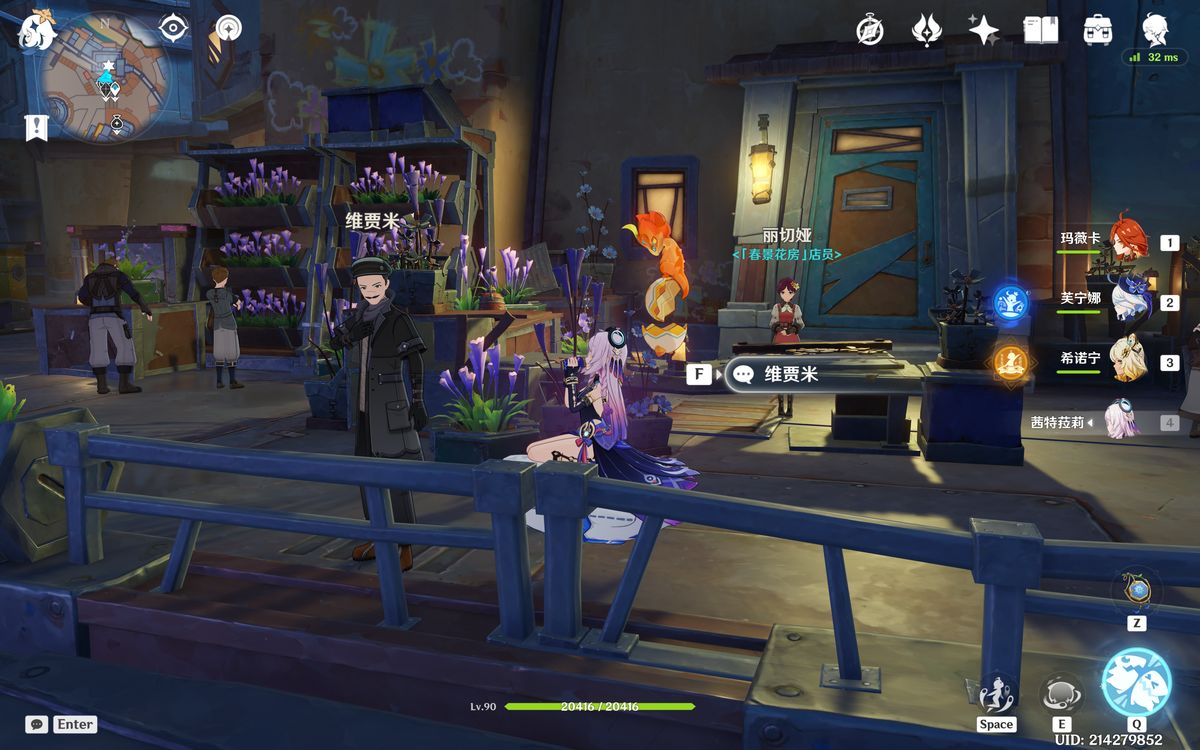Open the quest exclamation mark icon
Screen dimensions: 1200x750
click(x=37, y=127)
